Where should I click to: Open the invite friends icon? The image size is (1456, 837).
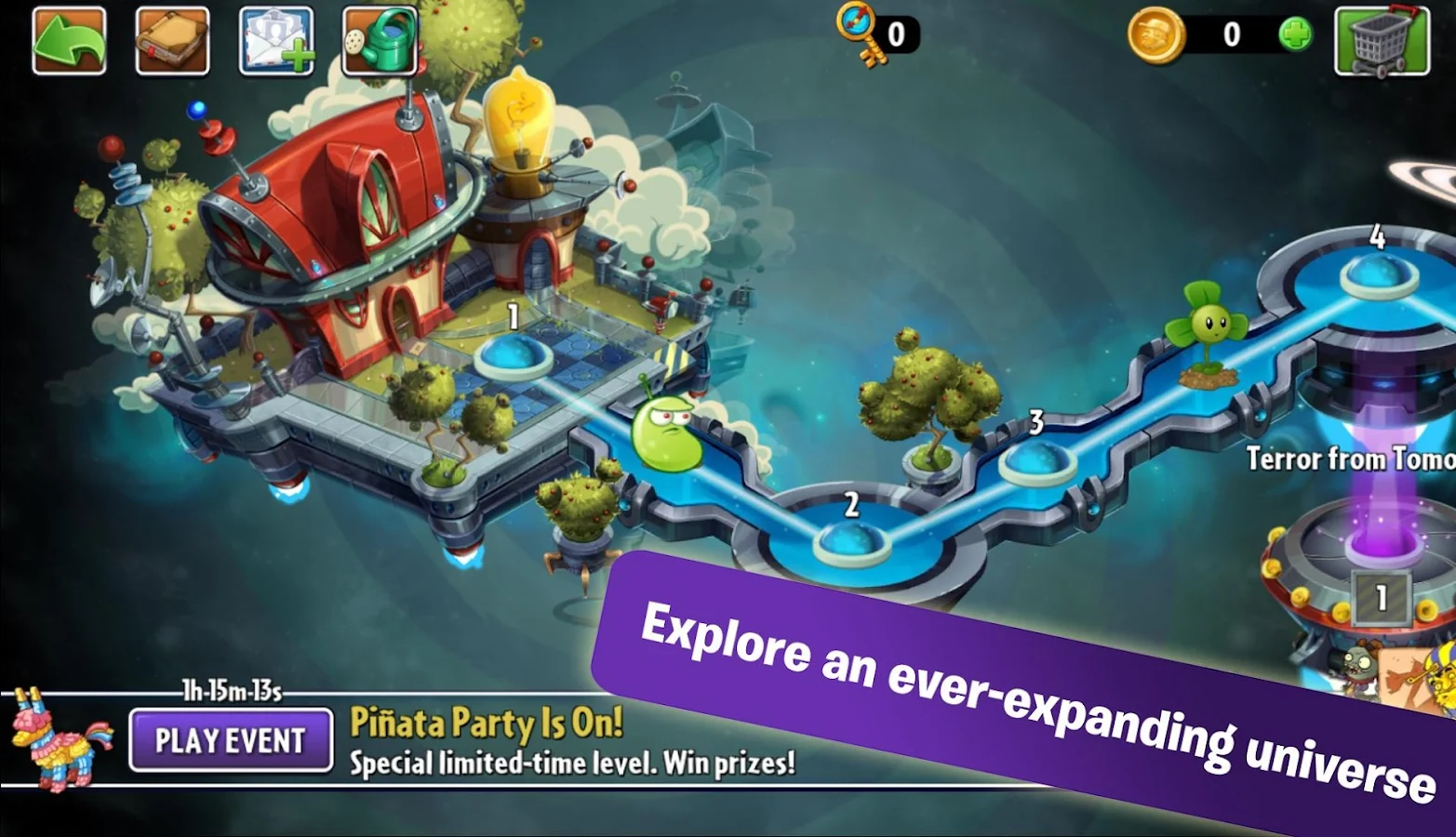click(274, 40)
